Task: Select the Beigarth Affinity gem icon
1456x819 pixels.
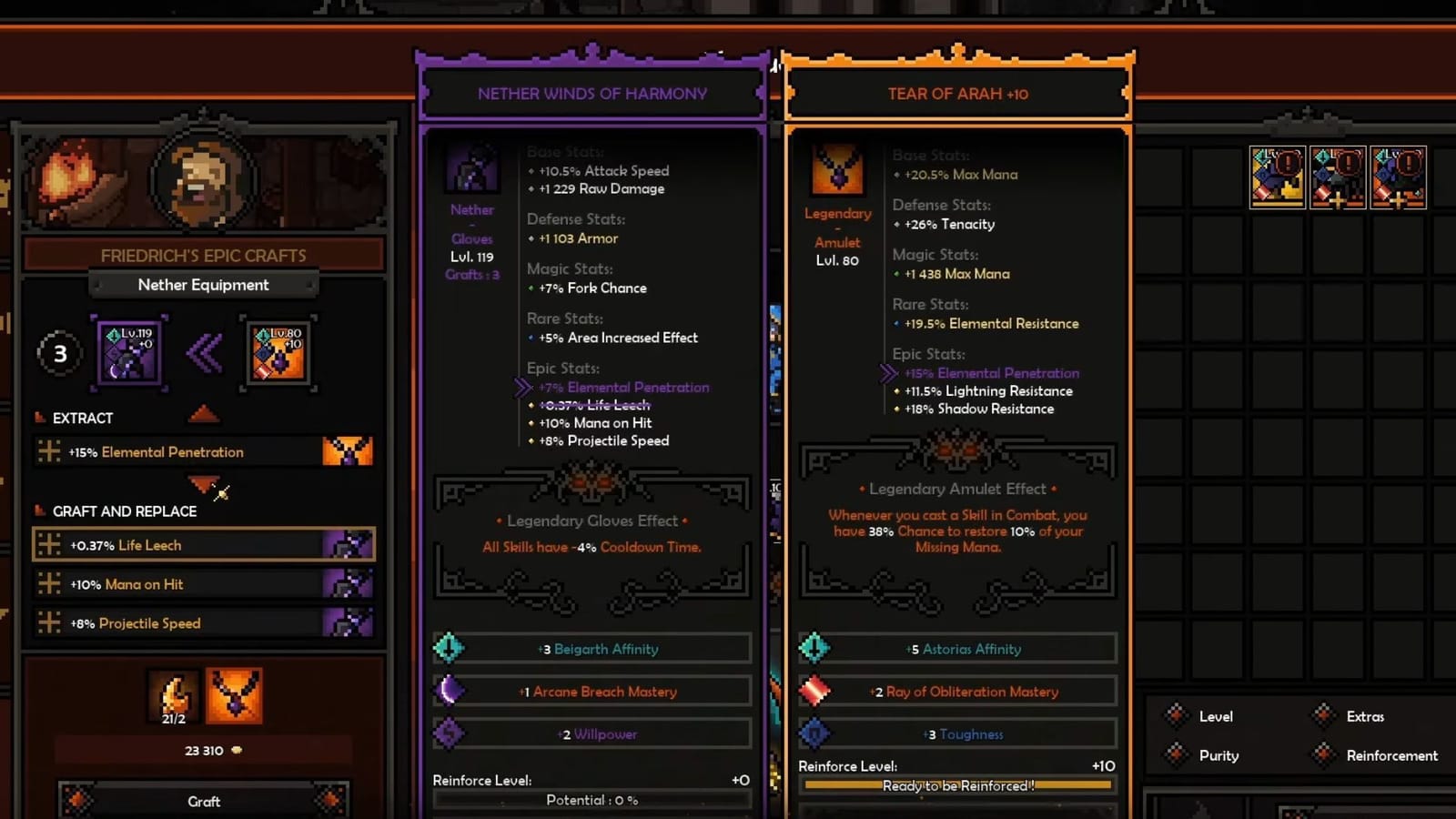Action: pos(448,649)
